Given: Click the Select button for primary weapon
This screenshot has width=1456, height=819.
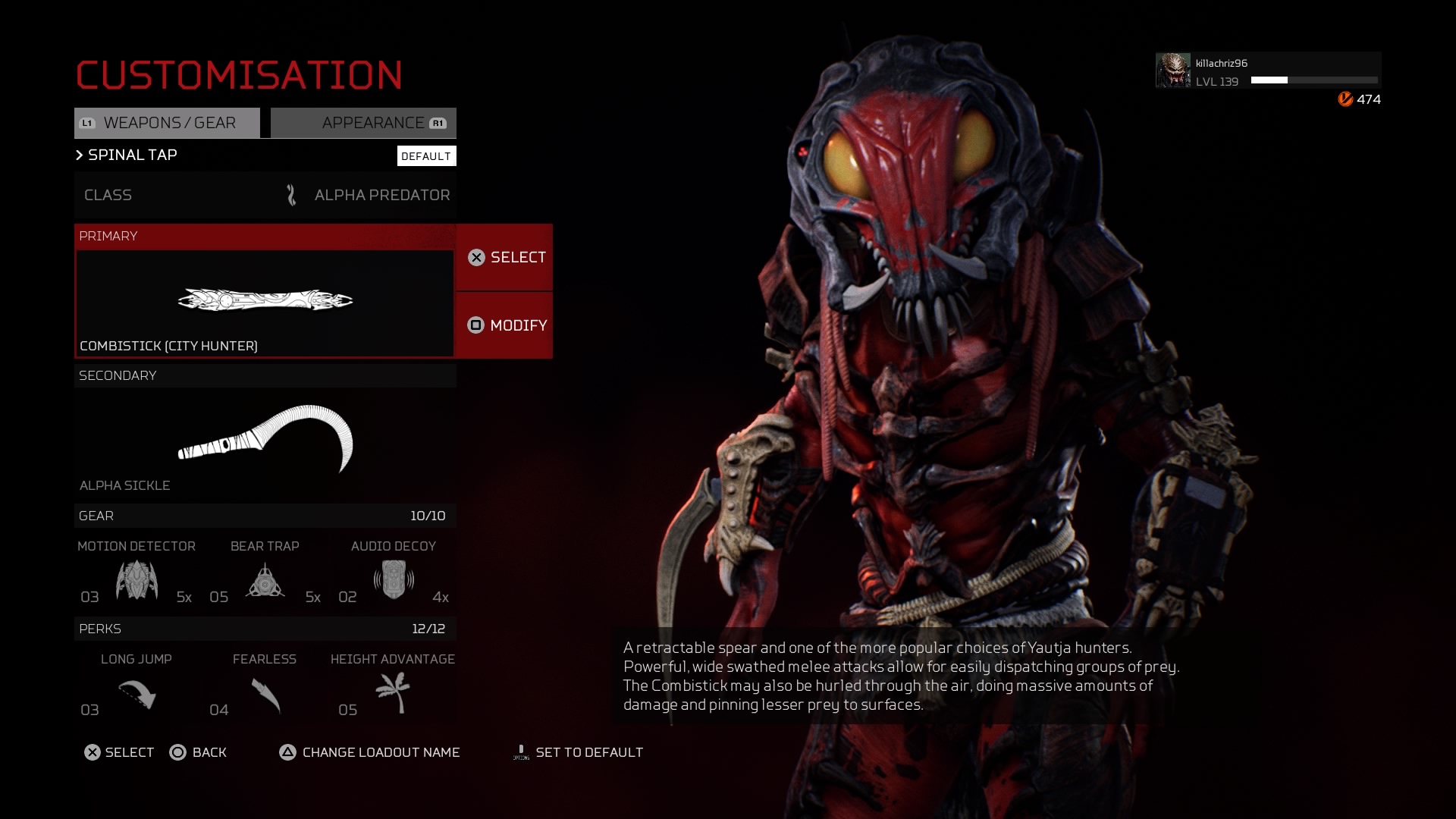Looking at the screenshot, I should pyautogui.click(x=505, y=257).
